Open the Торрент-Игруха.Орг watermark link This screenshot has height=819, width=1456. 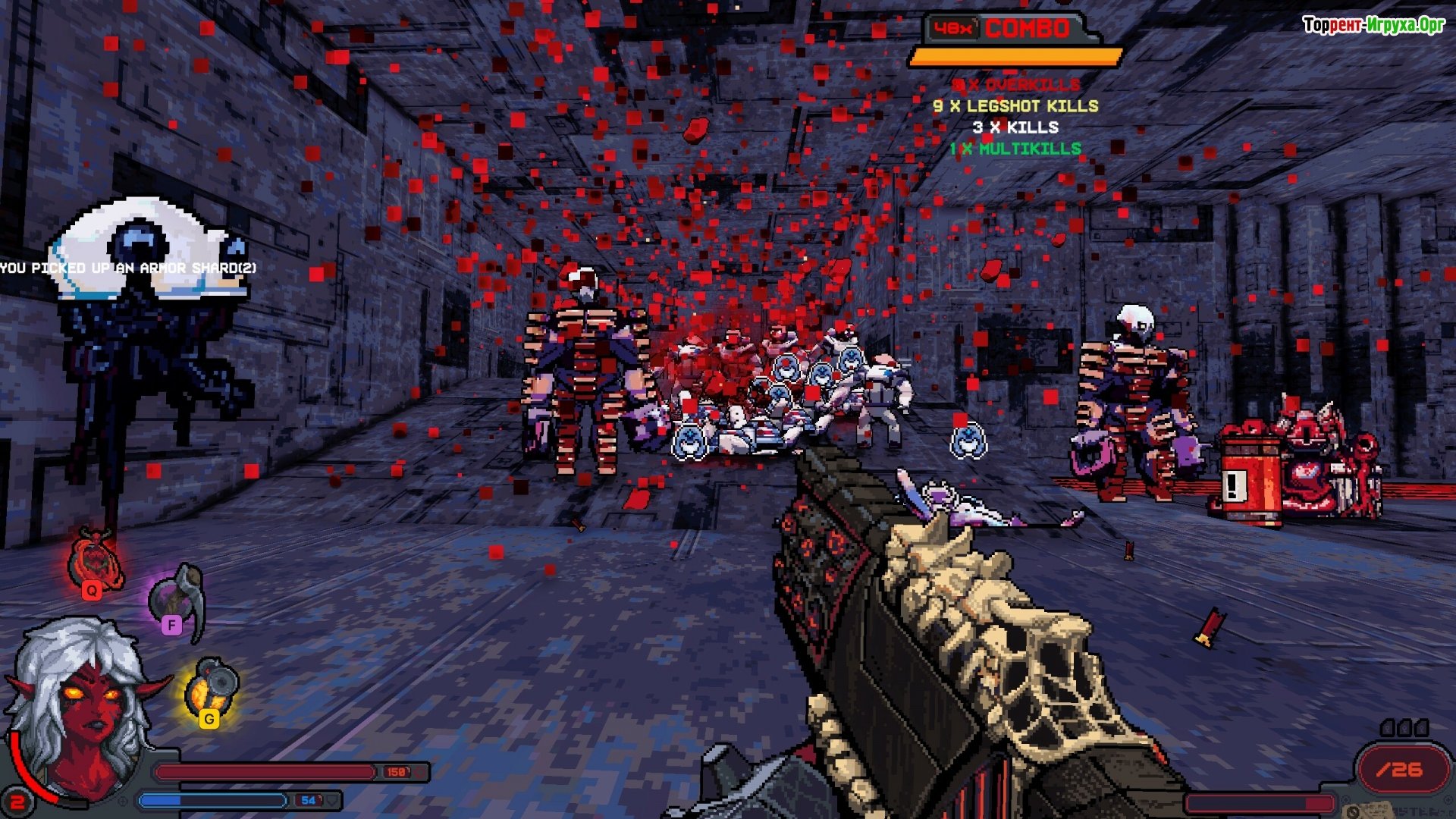tap(1373, 25)
